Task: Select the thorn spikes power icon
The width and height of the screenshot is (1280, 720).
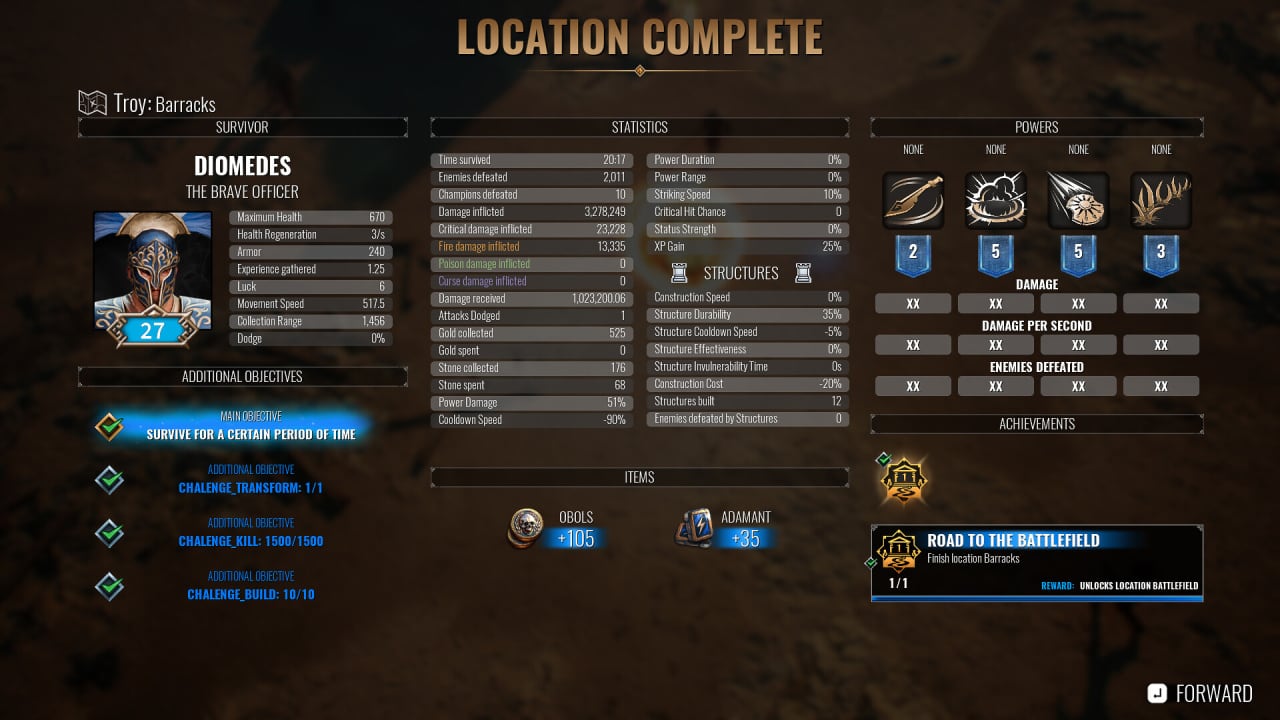Action: click(1161, 200)
